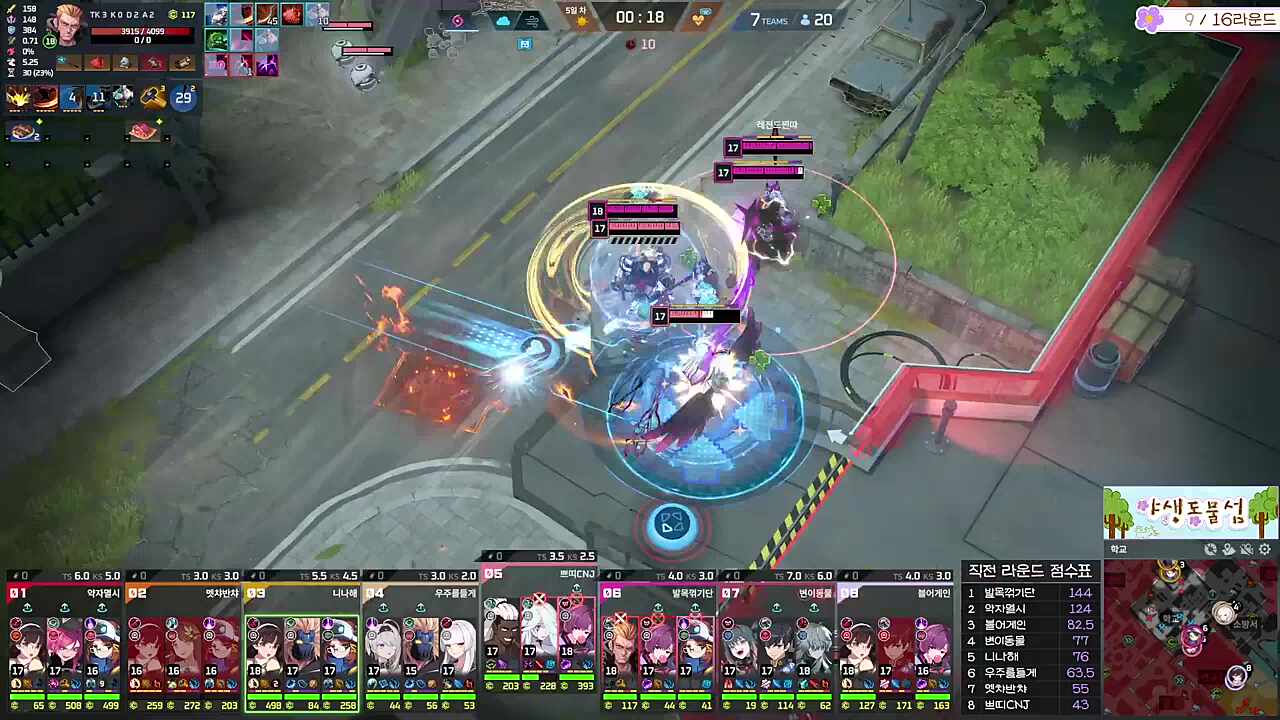Screen dimensions: 1280x720
Task: Select the golden whistle item with 3 charges
Action: coord(152,96)
